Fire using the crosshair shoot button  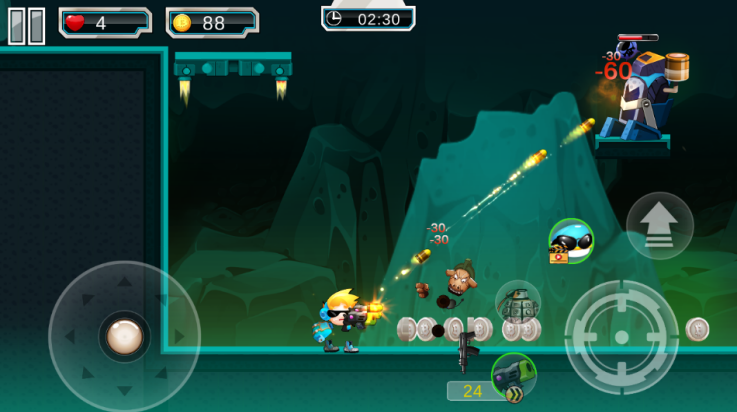(x=621, y=336)
